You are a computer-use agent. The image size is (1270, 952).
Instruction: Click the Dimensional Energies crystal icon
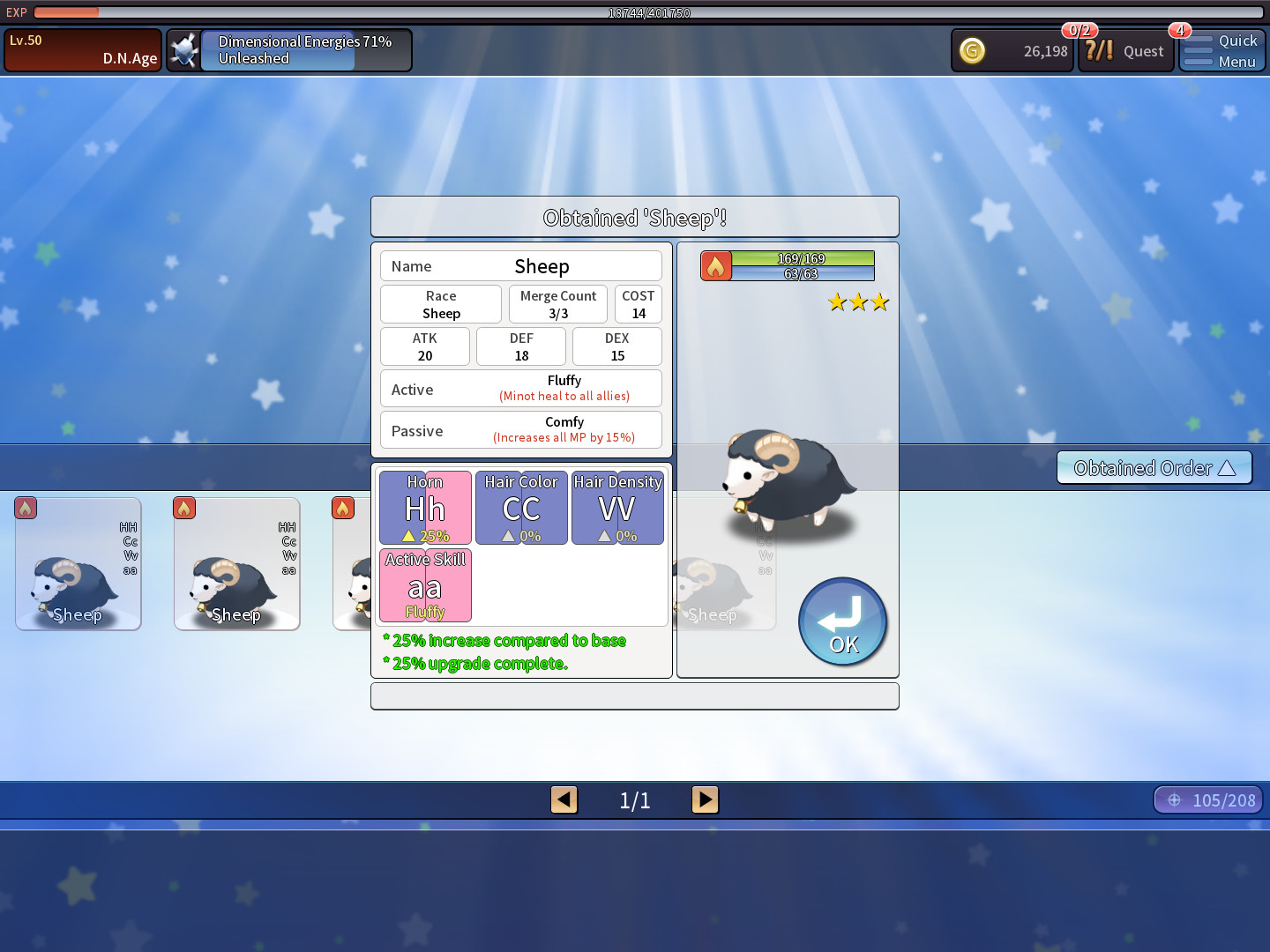184,49
